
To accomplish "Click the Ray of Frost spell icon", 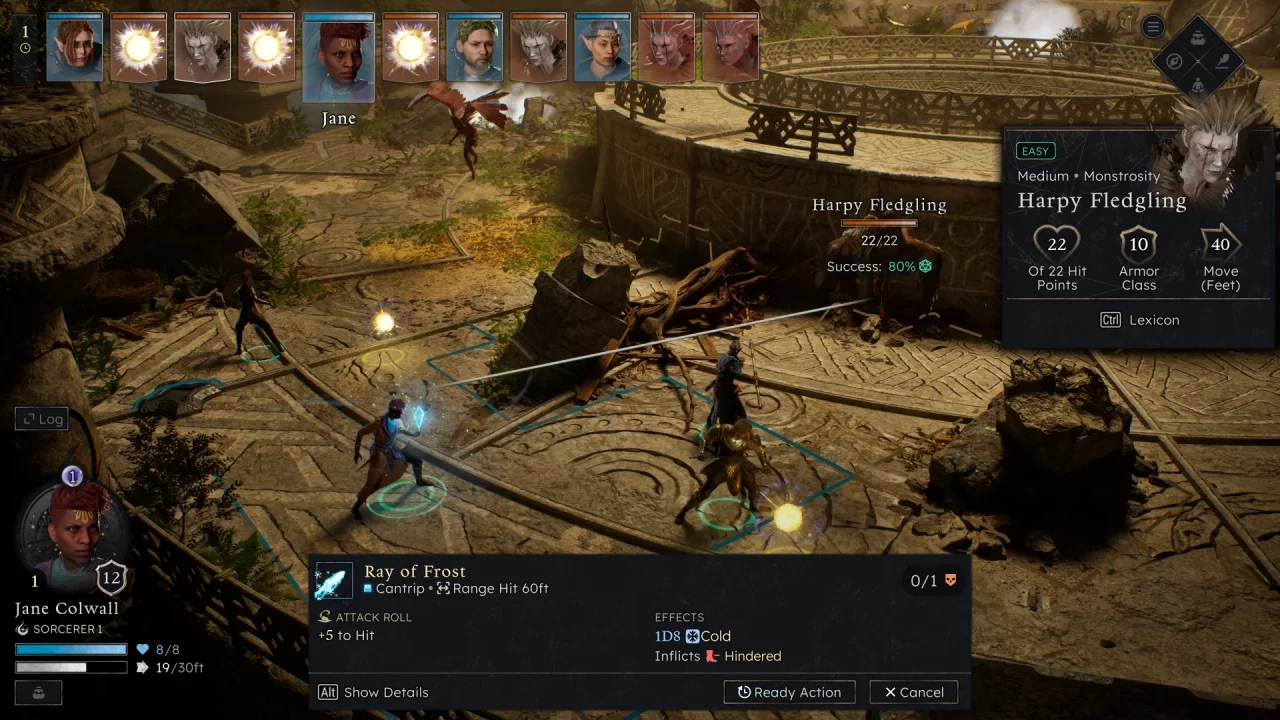I will pyautogui.click(x=334, y=580).
